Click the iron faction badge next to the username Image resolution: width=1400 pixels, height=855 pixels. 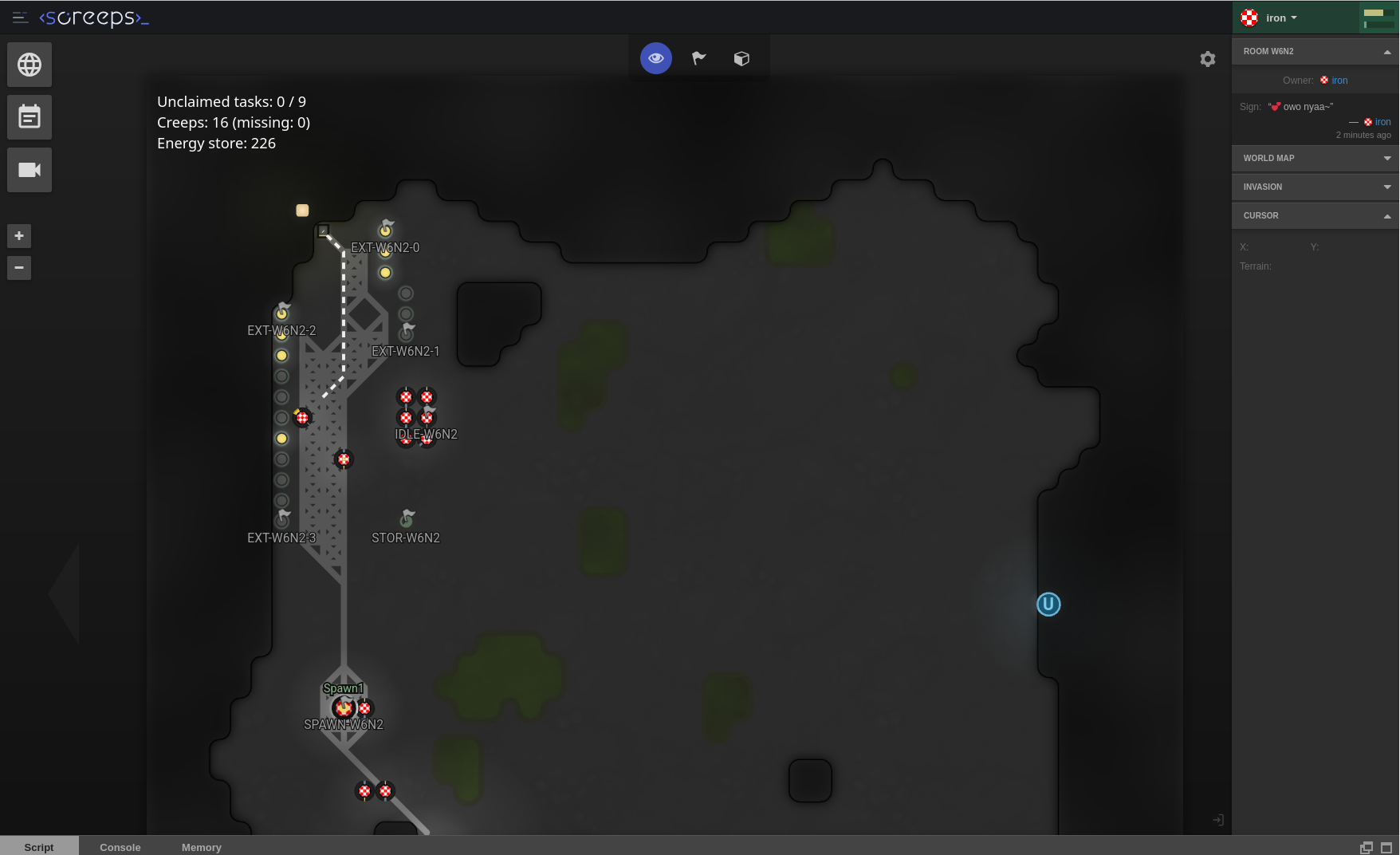coord(1250,17)
